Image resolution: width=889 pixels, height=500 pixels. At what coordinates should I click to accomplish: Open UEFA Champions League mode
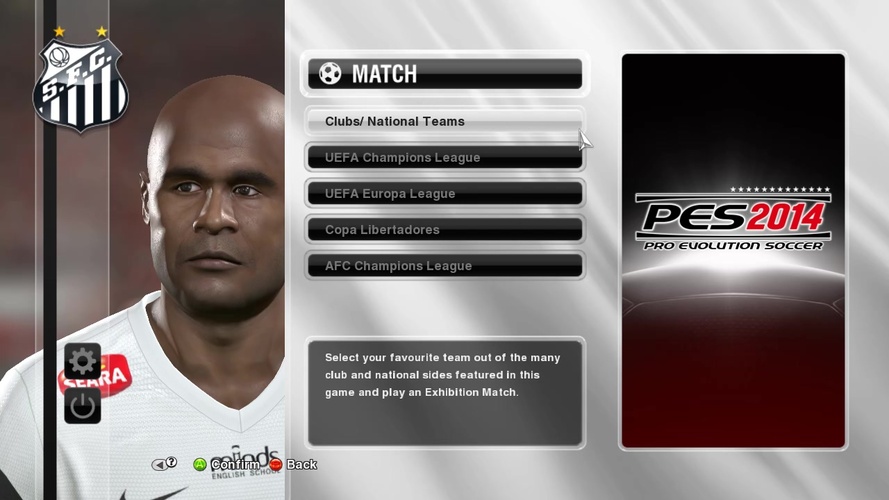click(444, 158)
